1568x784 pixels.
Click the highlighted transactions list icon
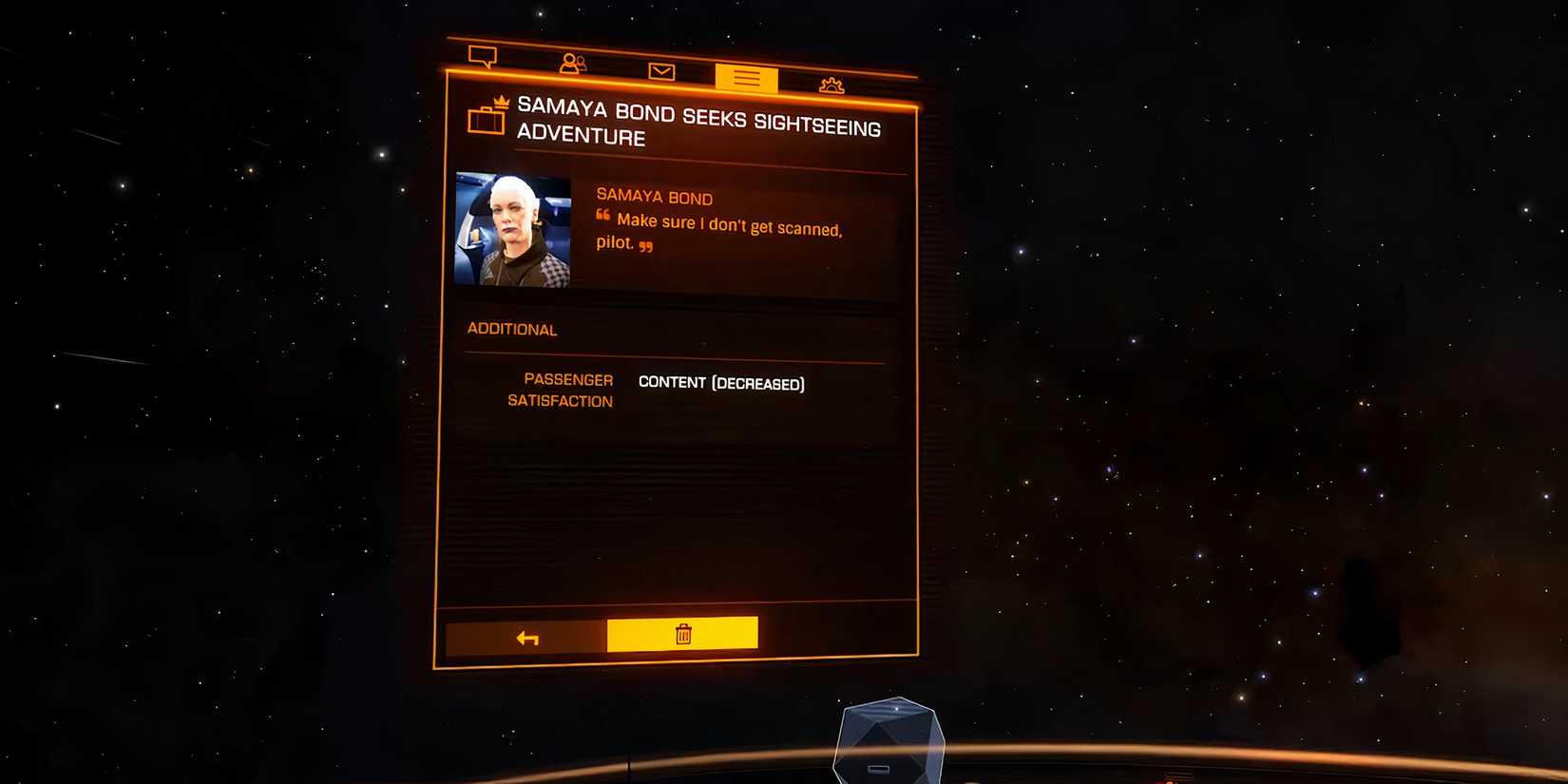[x=745, y=80]
